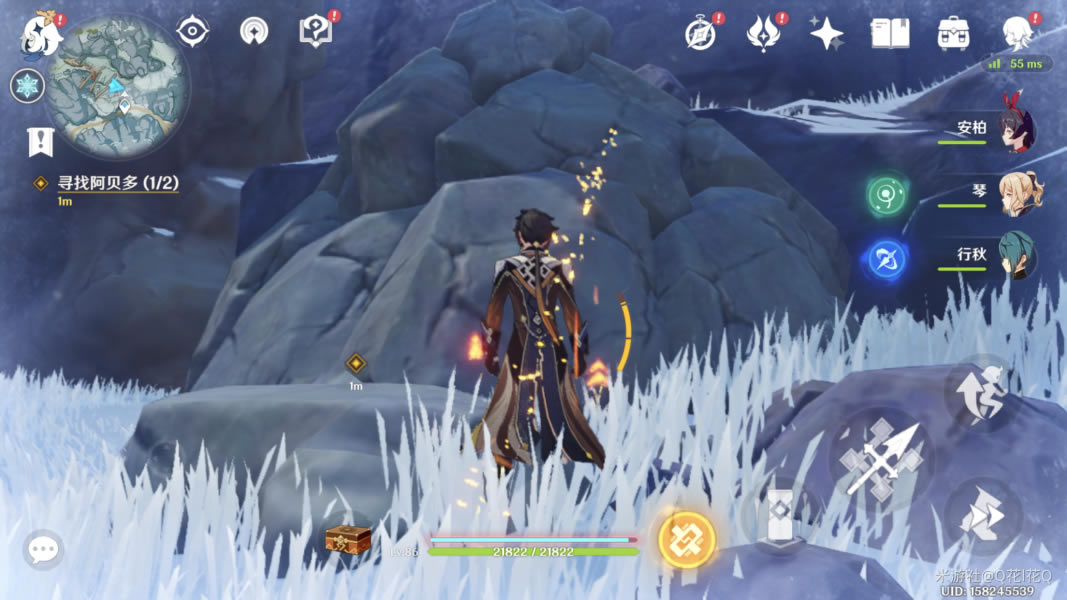Open the quest journal bookmark icon

(40, 142)
